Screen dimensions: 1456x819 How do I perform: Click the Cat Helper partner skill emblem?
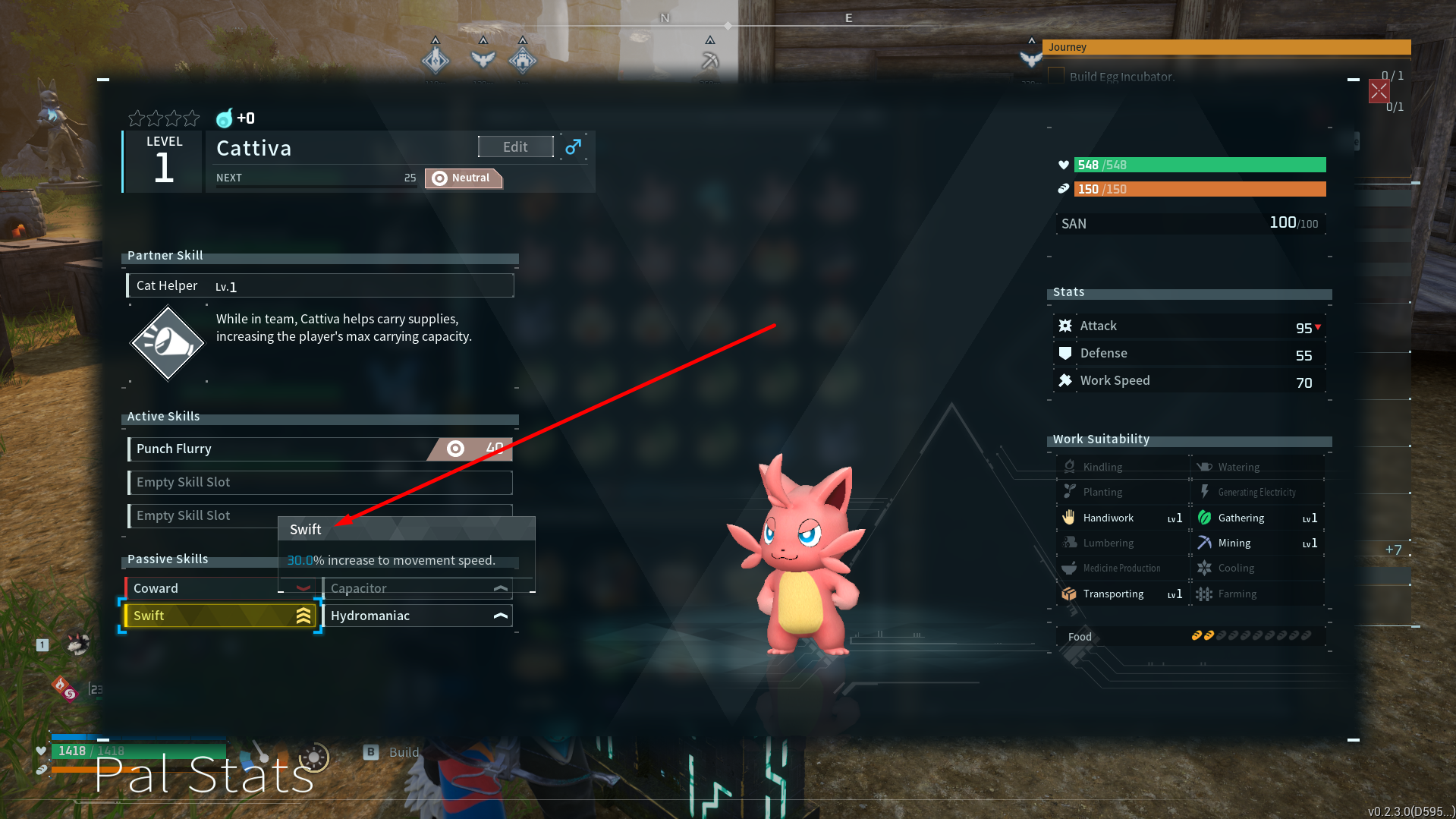coord(167,342)
